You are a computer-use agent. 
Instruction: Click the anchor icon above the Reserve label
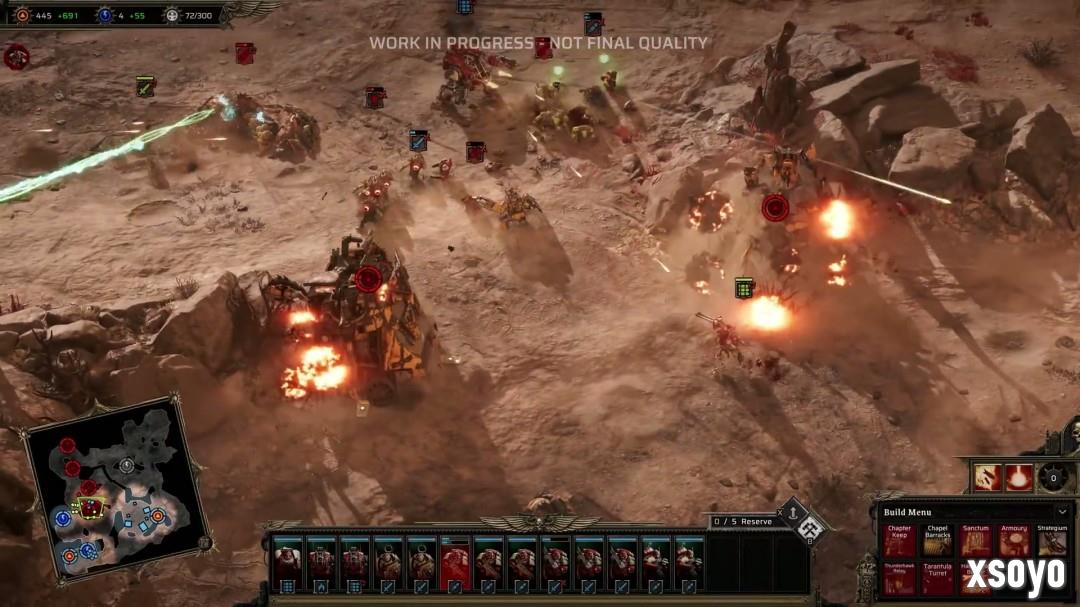(792, 513)
